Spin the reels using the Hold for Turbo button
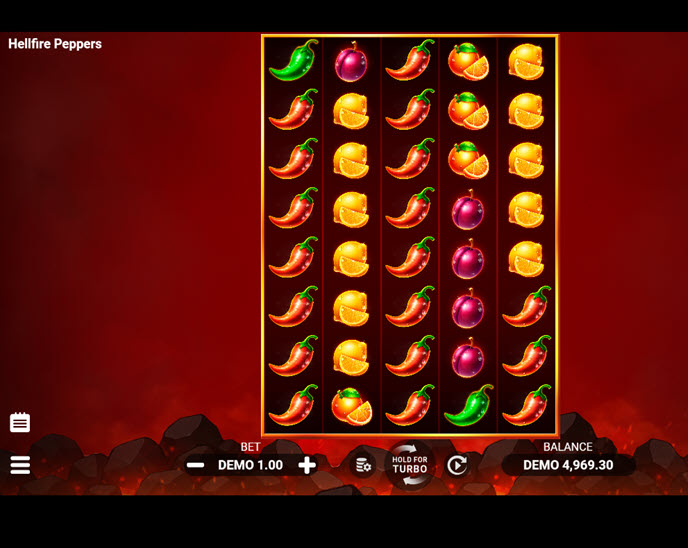The width and height of the screenshot is (688, 548). coord(410,465)
